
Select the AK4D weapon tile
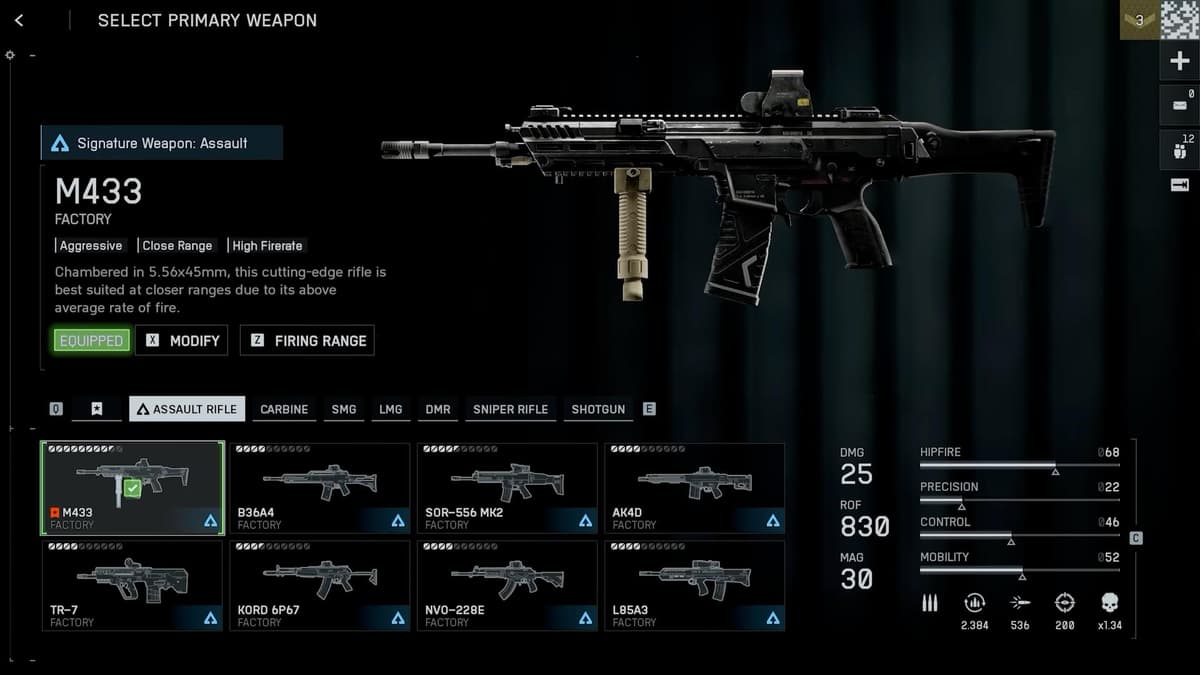point(694,487)
